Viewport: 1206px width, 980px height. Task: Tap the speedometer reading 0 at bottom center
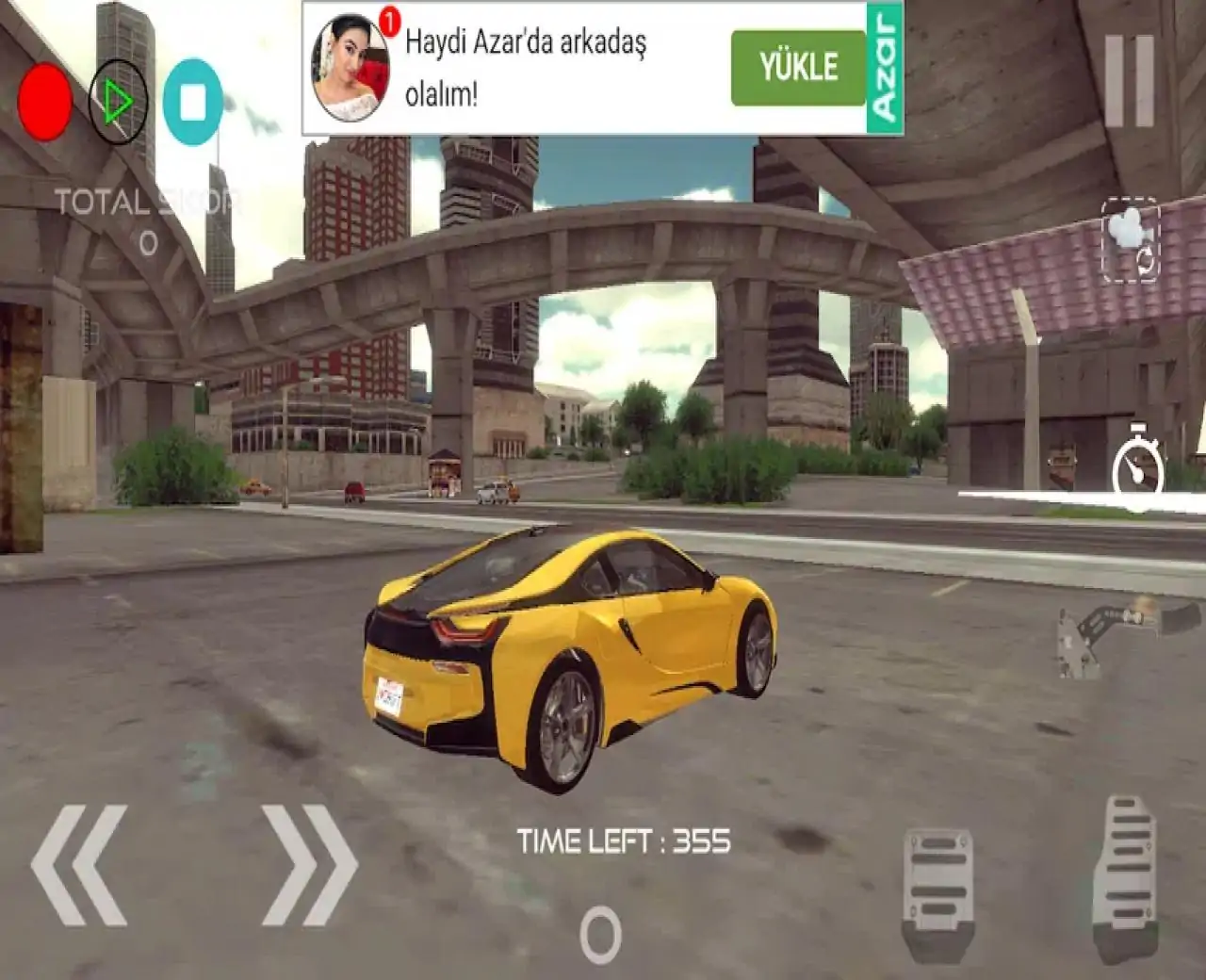[x=599, y=936]
